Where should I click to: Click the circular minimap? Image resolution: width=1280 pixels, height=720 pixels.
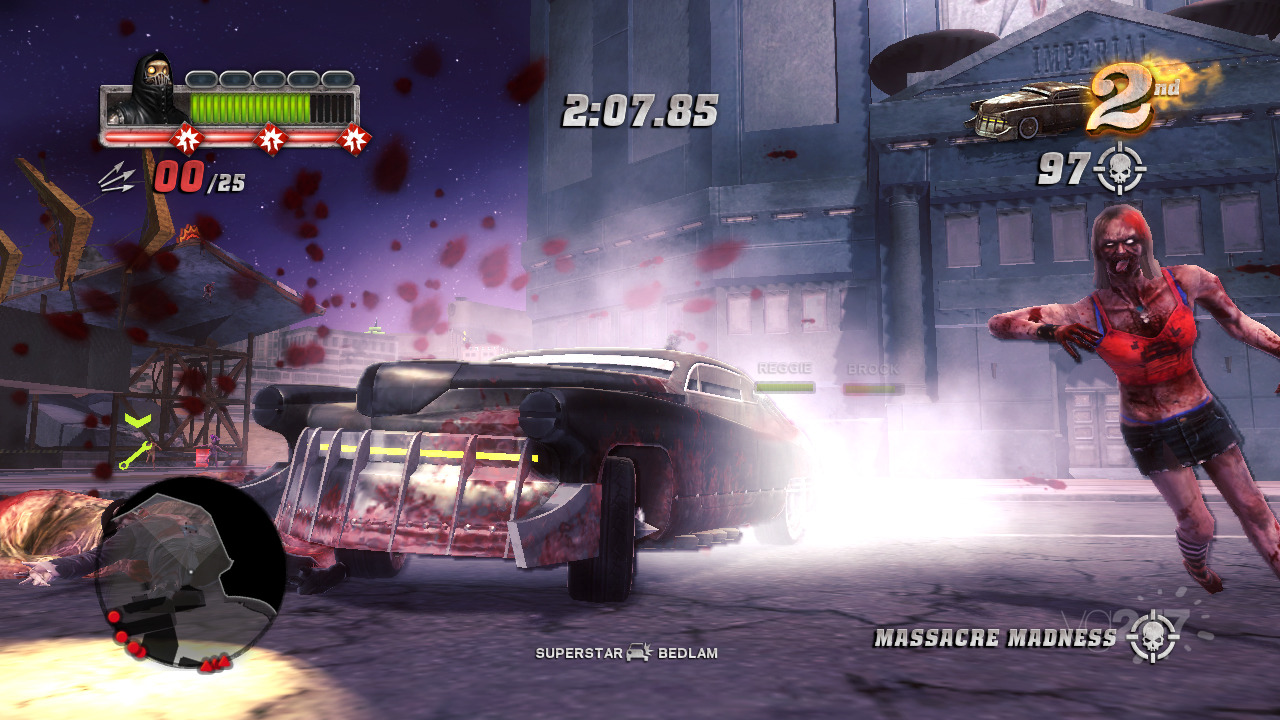[x=189, y=573]
